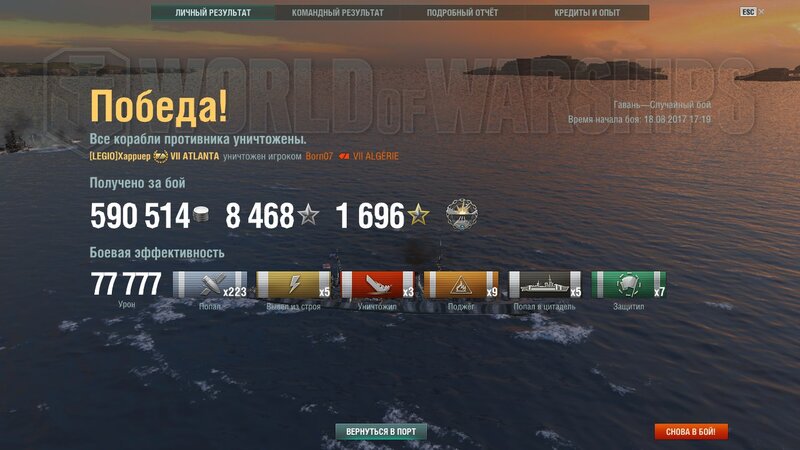Inspect the Уничтожил ribbon
This screenshot has width=800, height=450.
378,285
